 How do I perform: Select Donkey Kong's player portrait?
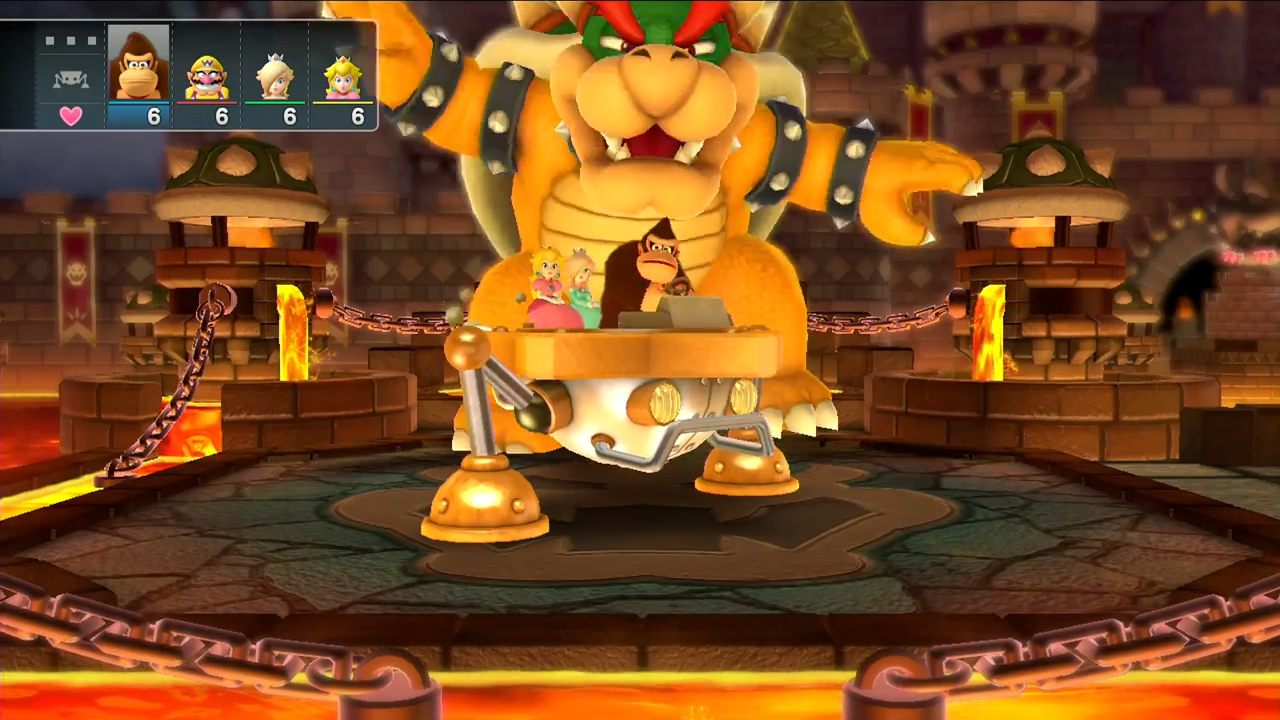(x=138, y=65)
